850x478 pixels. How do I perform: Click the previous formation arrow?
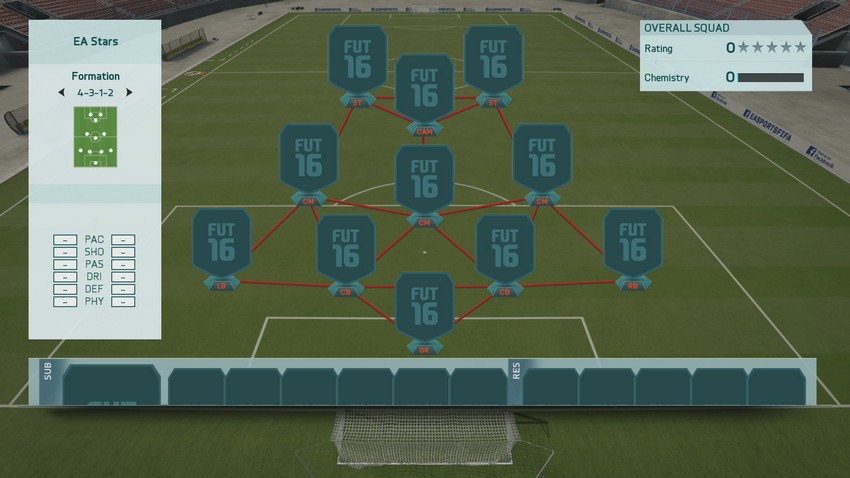61,92
